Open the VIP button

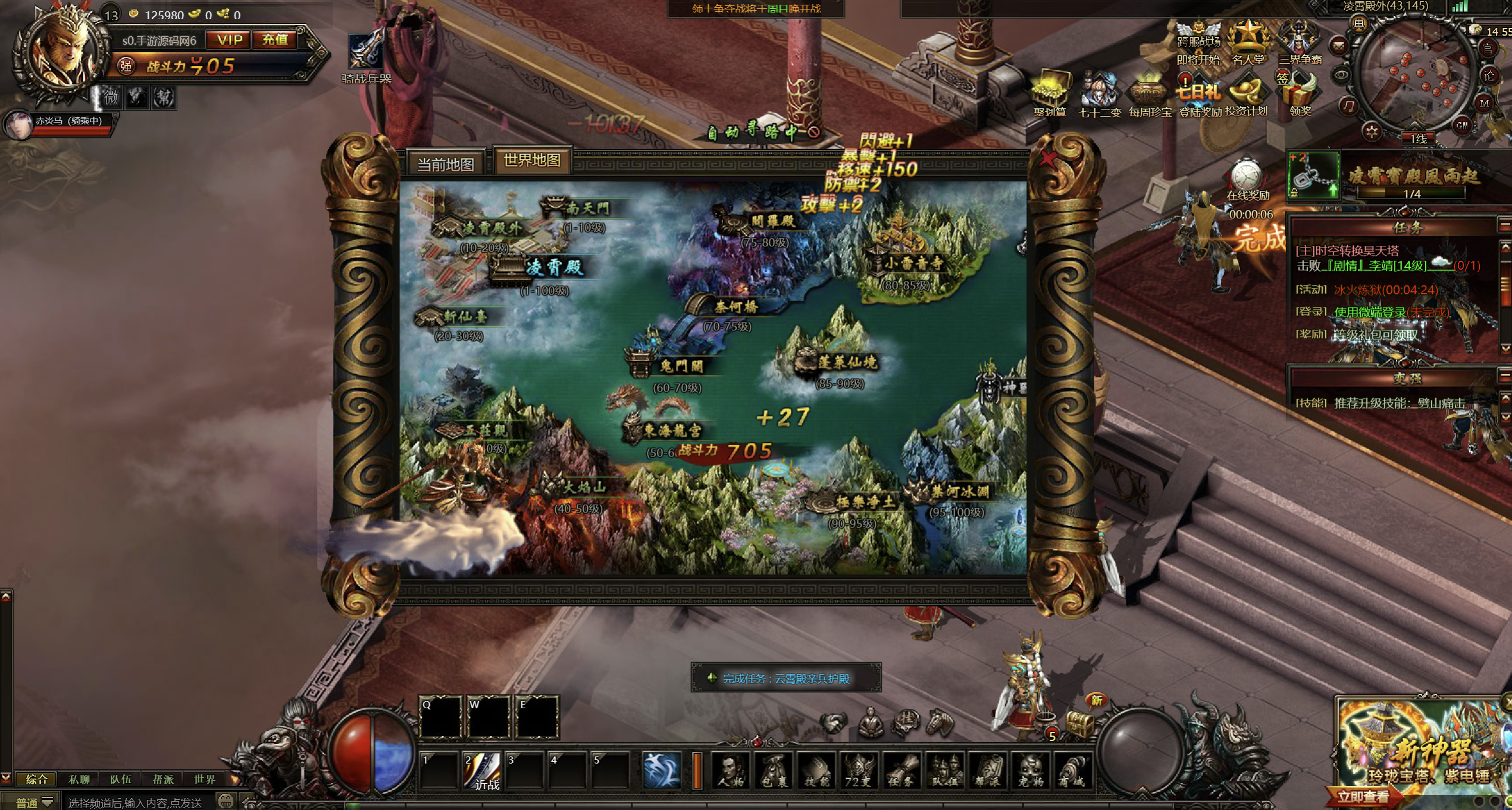[230, 40]
